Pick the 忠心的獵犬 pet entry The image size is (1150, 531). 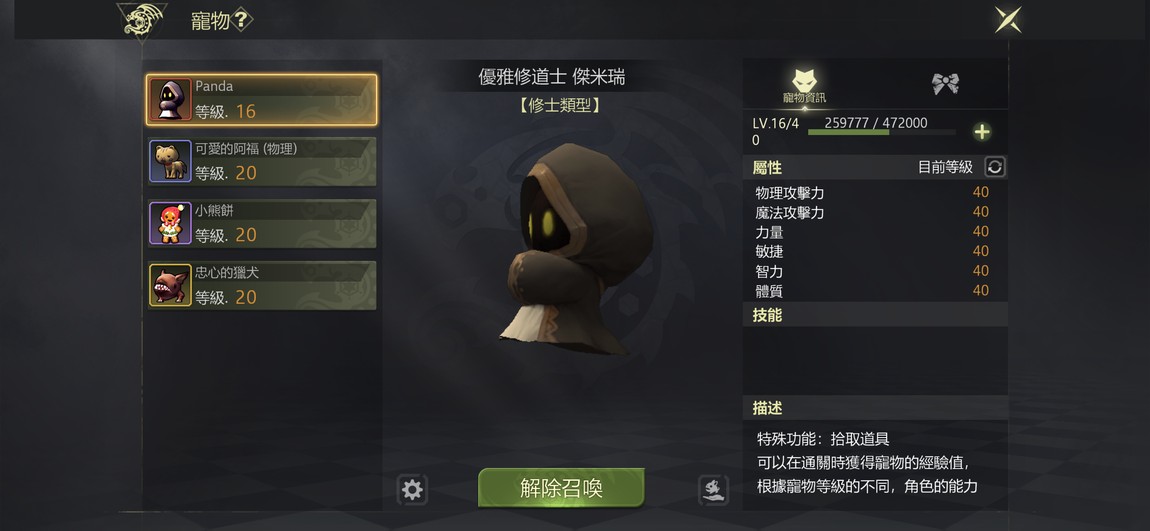(x=262, y=285)
